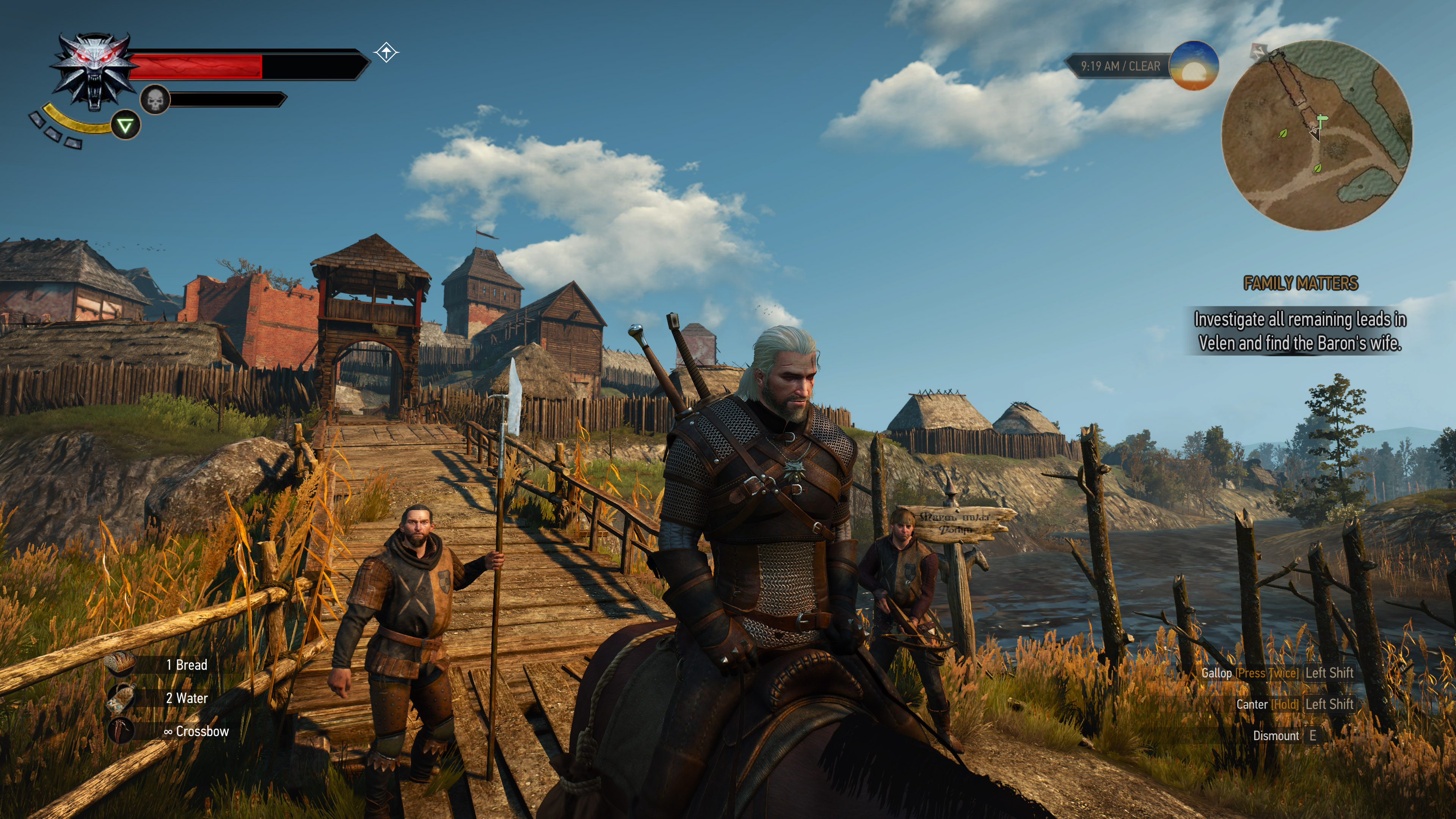Select the Axii sign icon
1456x819 pixels.
tap(125, 126)
